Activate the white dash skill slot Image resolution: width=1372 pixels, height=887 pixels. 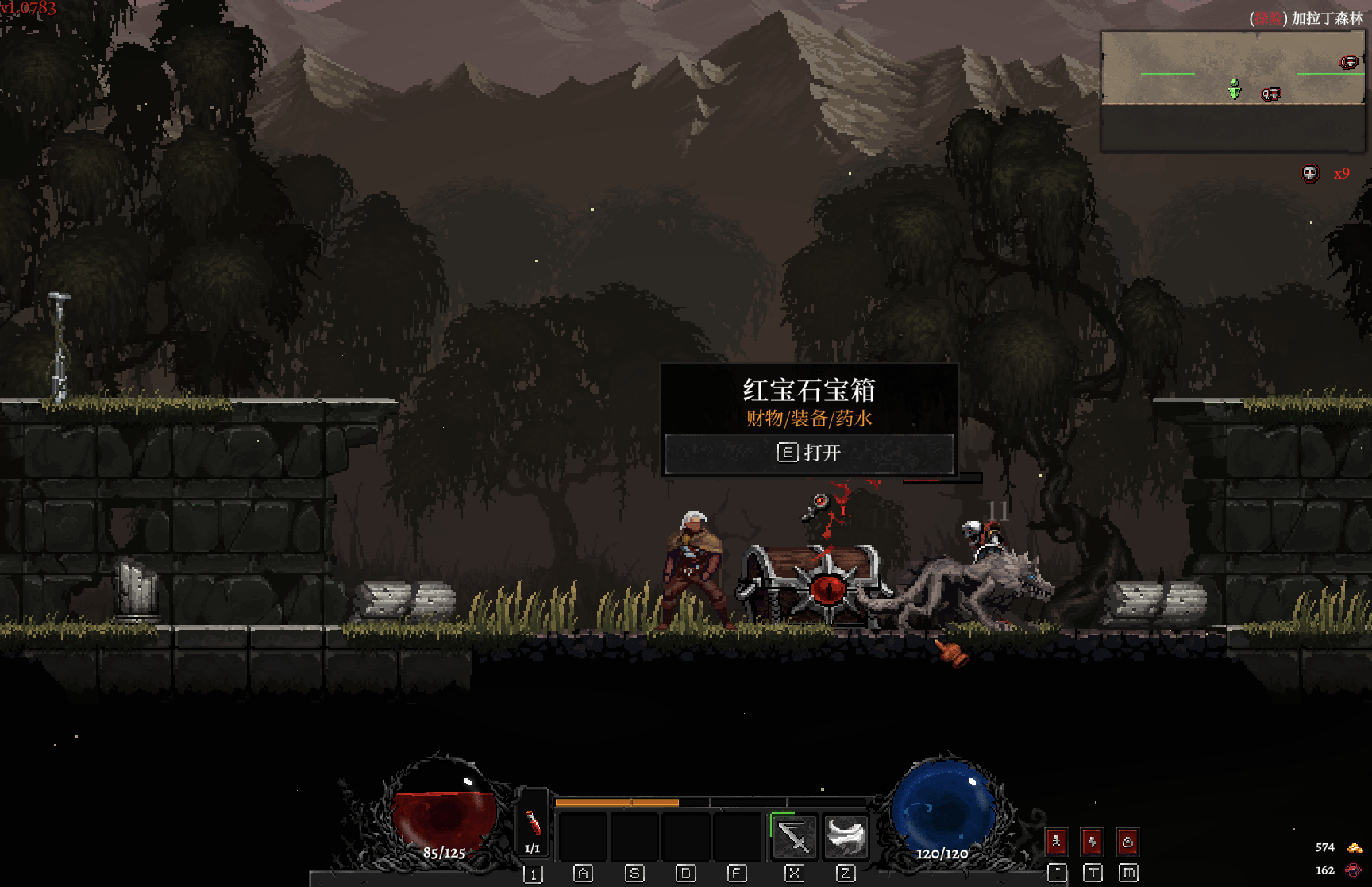[845, 836]
